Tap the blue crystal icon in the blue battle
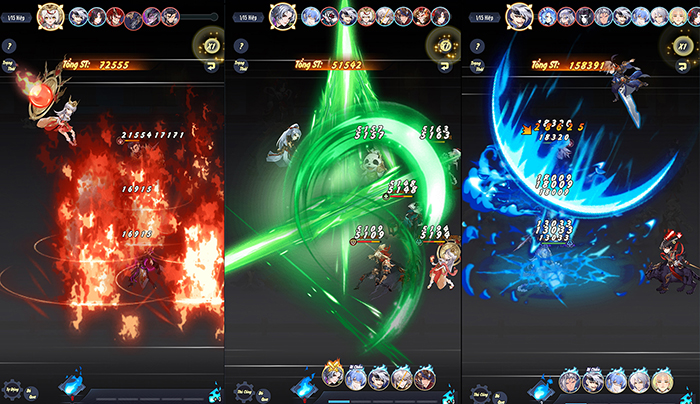 (540, 384)
